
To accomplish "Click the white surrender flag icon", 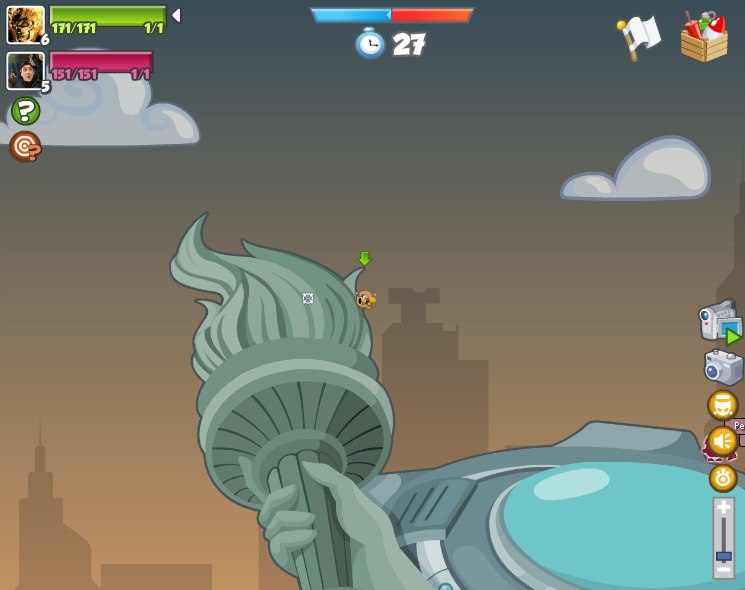I will [638, 38].
